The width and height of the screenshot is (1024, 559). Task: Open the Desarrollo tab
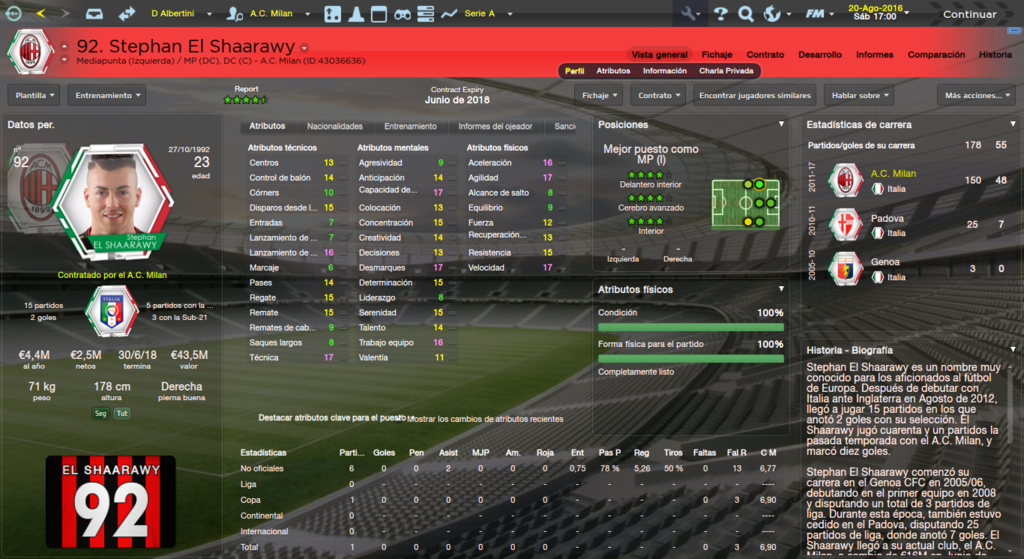(820, 54)
